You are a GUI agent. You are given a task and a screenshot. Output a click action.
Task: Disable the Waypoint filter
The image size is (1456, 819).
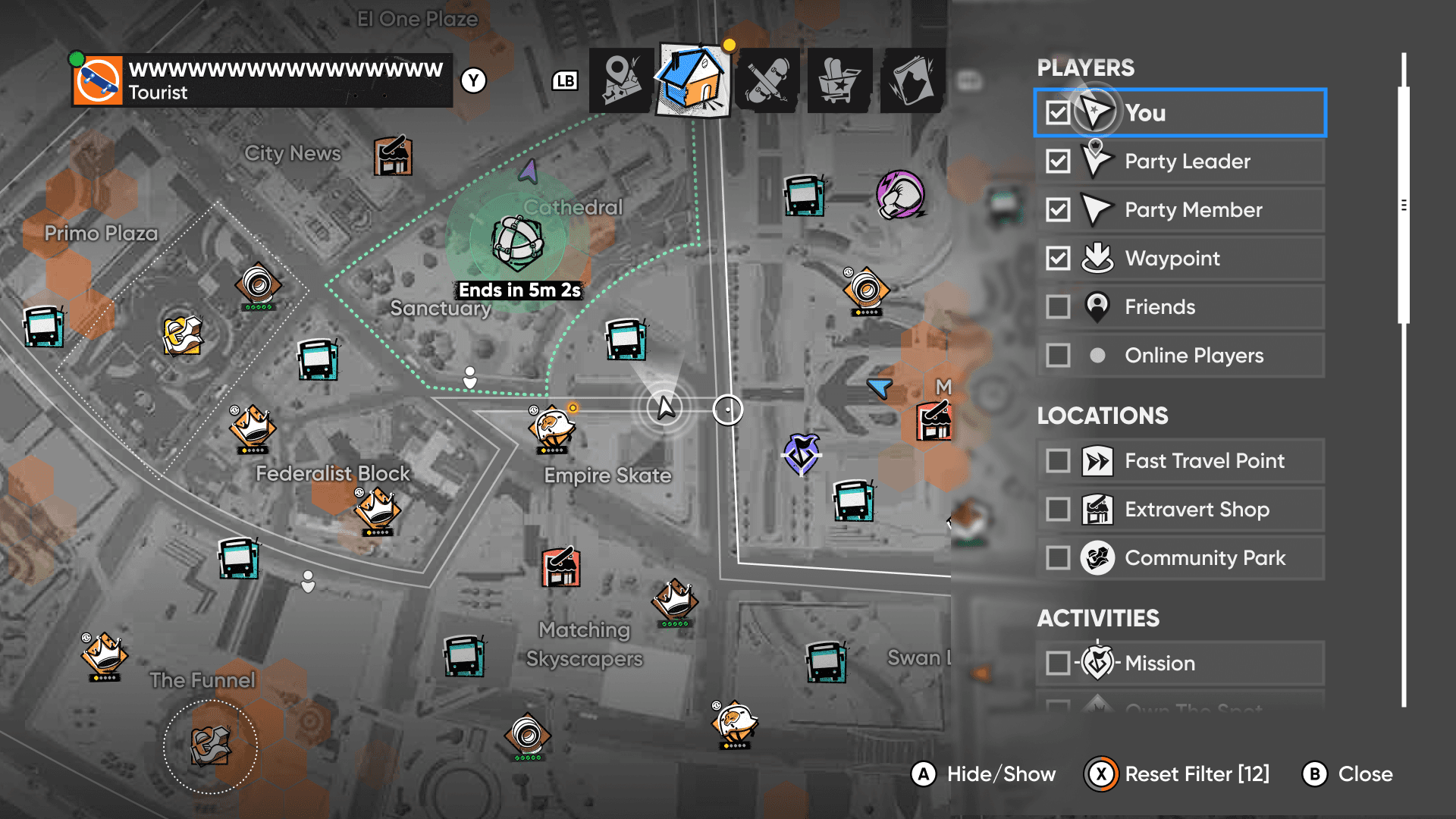[x=1058, y=259]
